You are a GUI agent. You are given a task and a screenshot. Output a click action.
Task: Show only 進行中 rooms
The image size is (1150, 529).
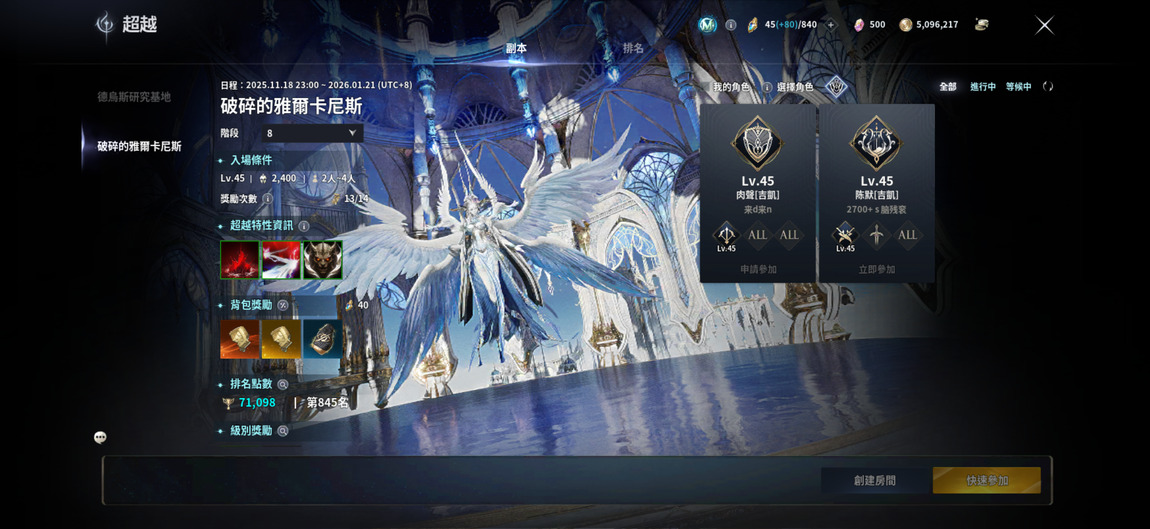(x=983, y=87)
